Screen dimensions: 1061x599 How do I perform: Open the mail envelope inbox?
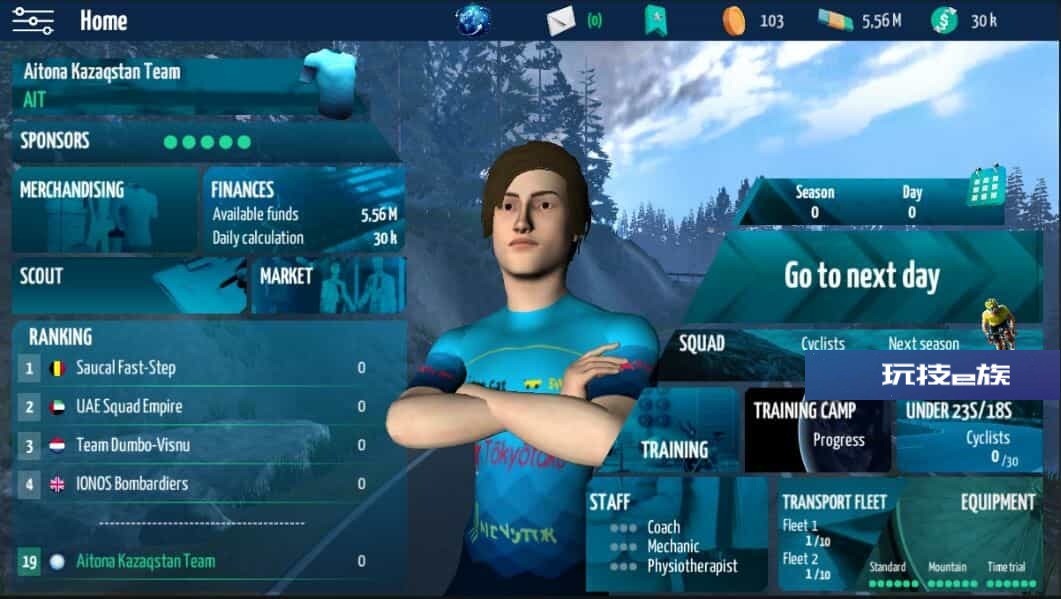(561, 20)
